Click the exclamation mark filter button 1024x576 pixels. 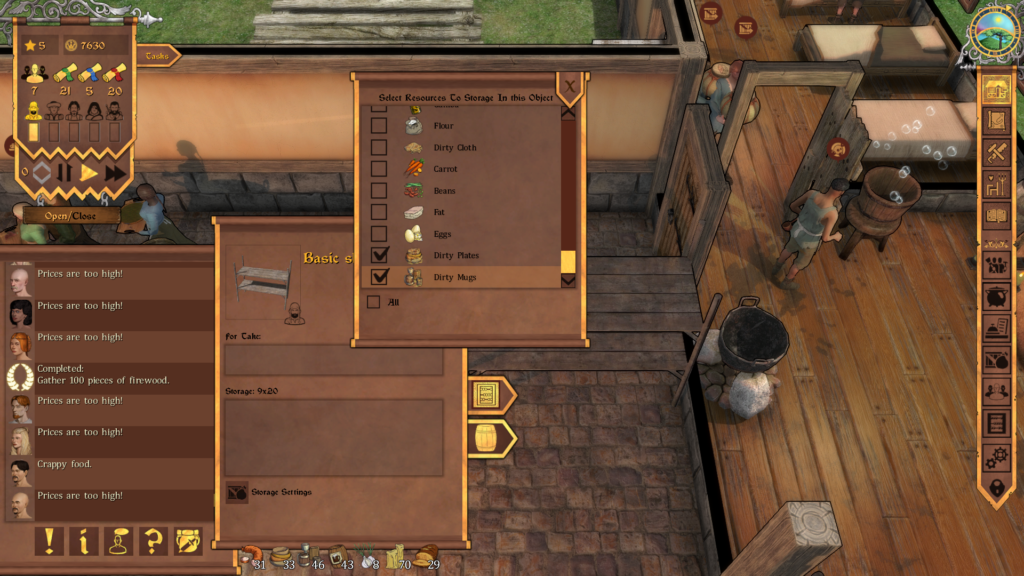pos(49,541)
